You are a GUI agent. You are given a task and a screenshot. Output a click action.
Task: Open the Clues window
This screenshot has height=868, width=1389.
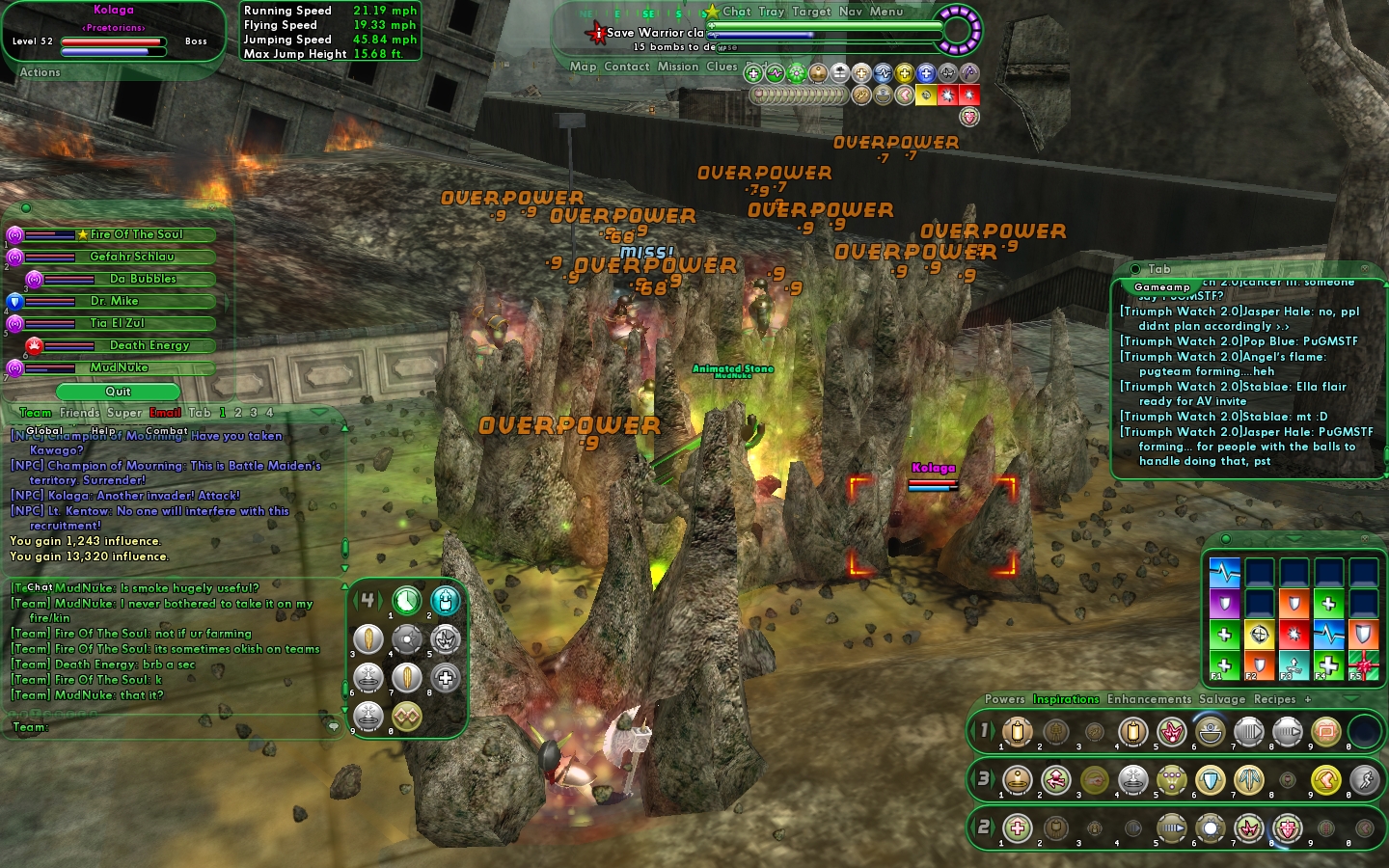point(722,67)
